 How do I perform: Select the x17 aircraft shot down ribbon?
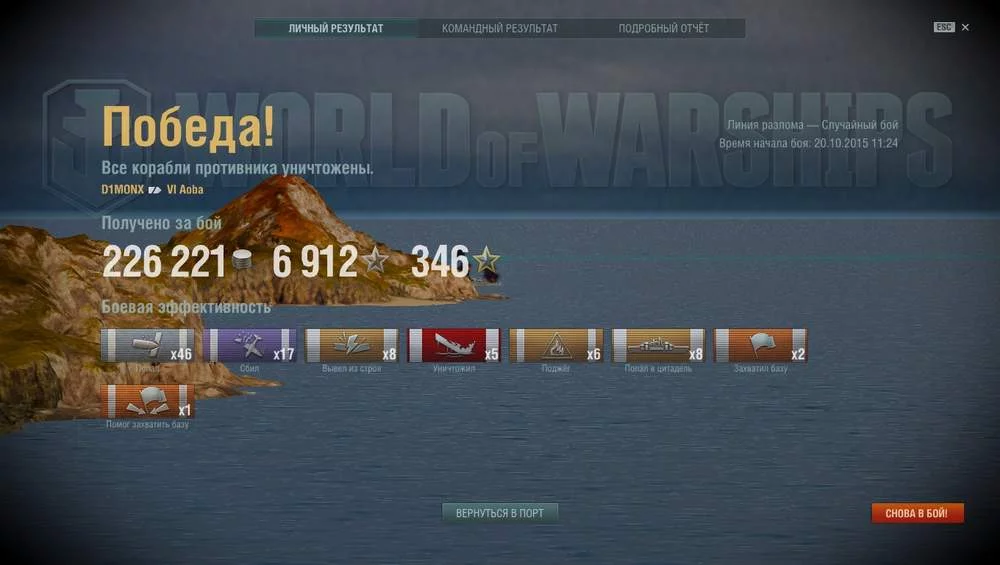coord(250,345)
